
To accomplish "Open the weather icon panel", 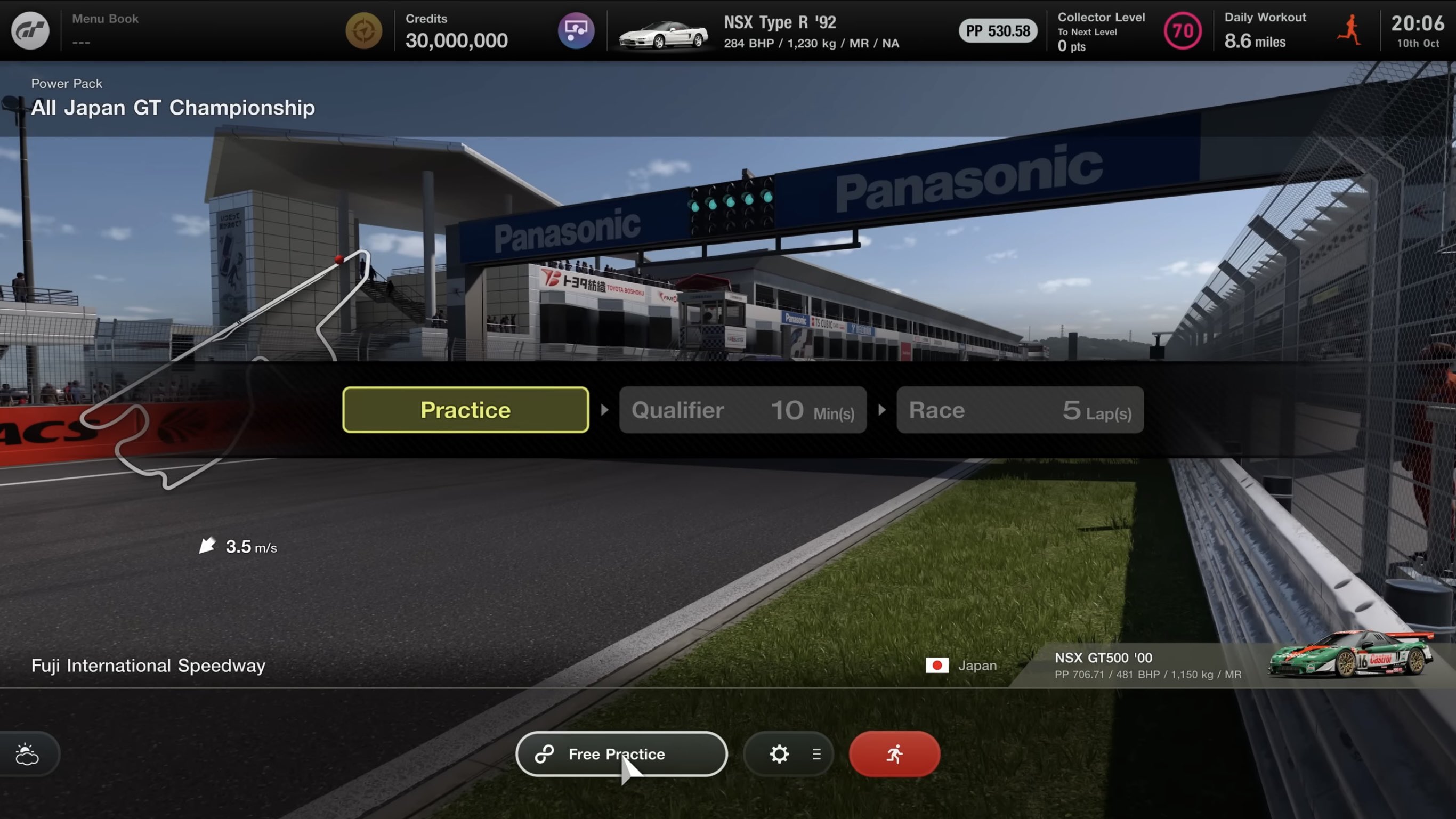I will (27, 753).
